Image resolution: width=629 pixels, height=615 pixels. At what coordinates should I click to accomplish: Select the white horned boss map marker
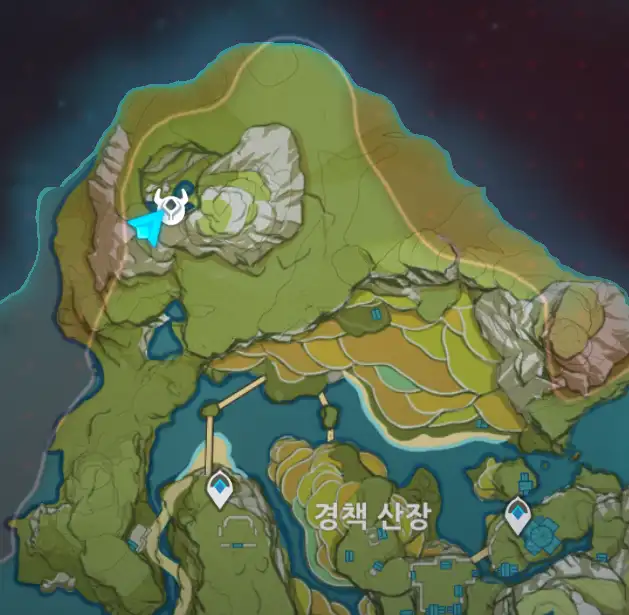[172, 206]
